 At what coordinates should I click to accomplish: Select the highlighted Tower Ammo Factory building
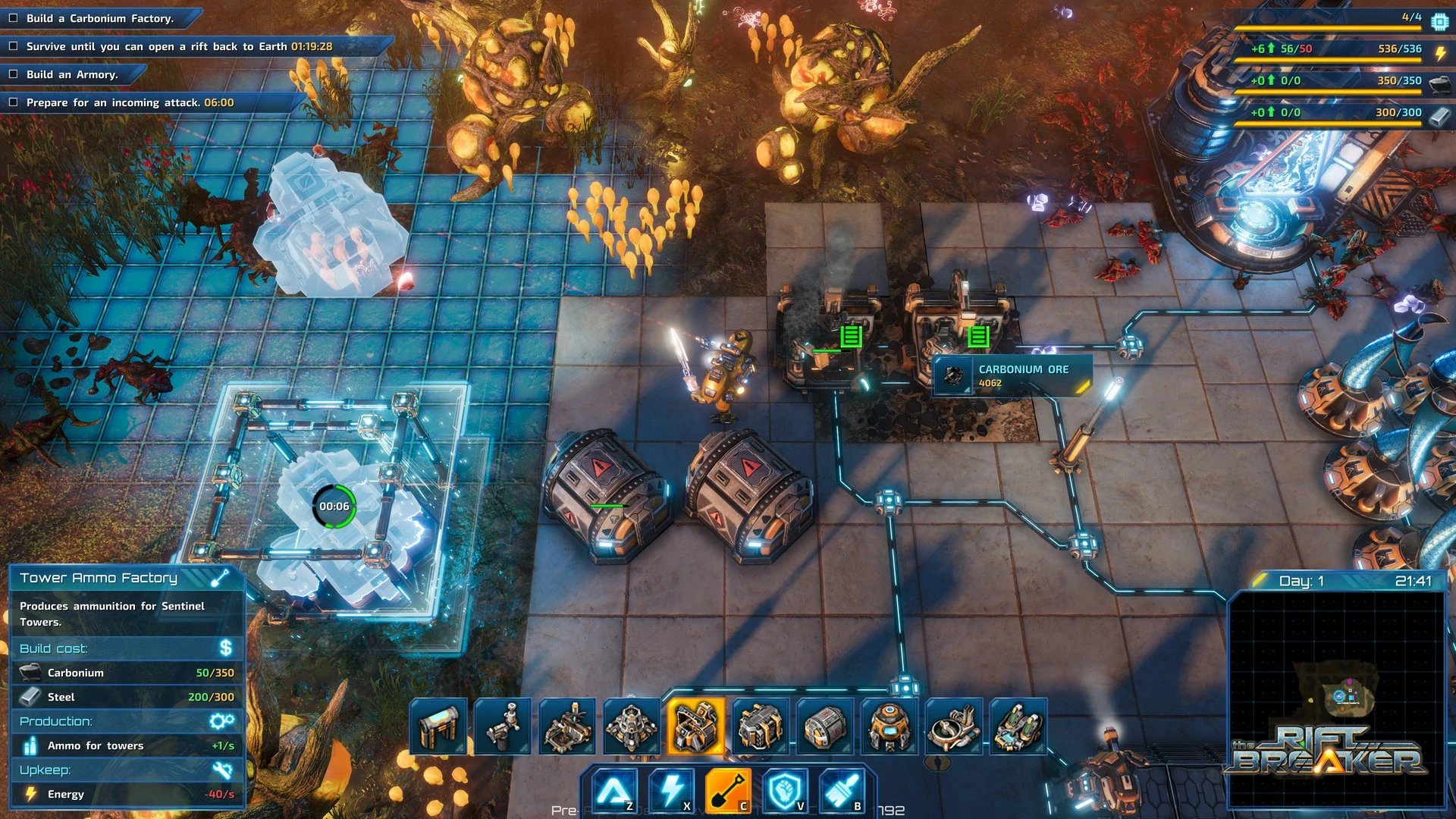[695, 726]
